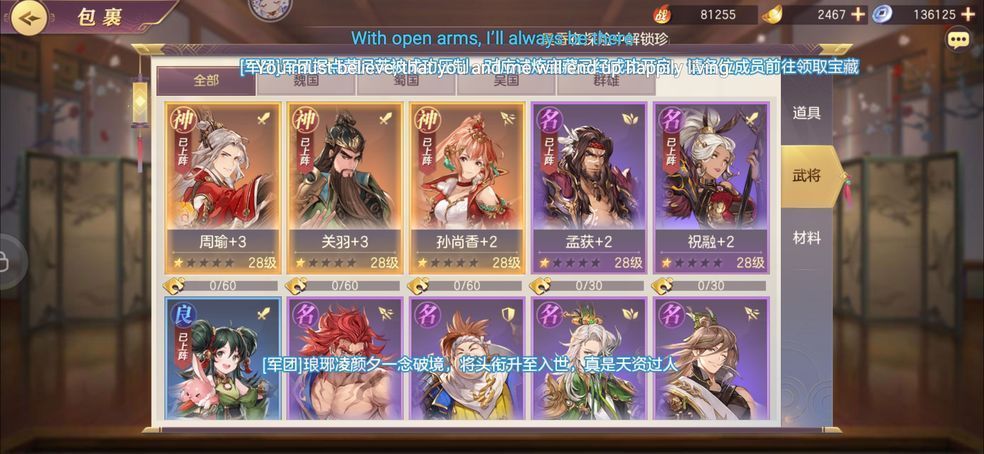This screenshot has width=984, height=454.
Task: Open the 材料 (Materials) side tab
Action: click(807, 238)
